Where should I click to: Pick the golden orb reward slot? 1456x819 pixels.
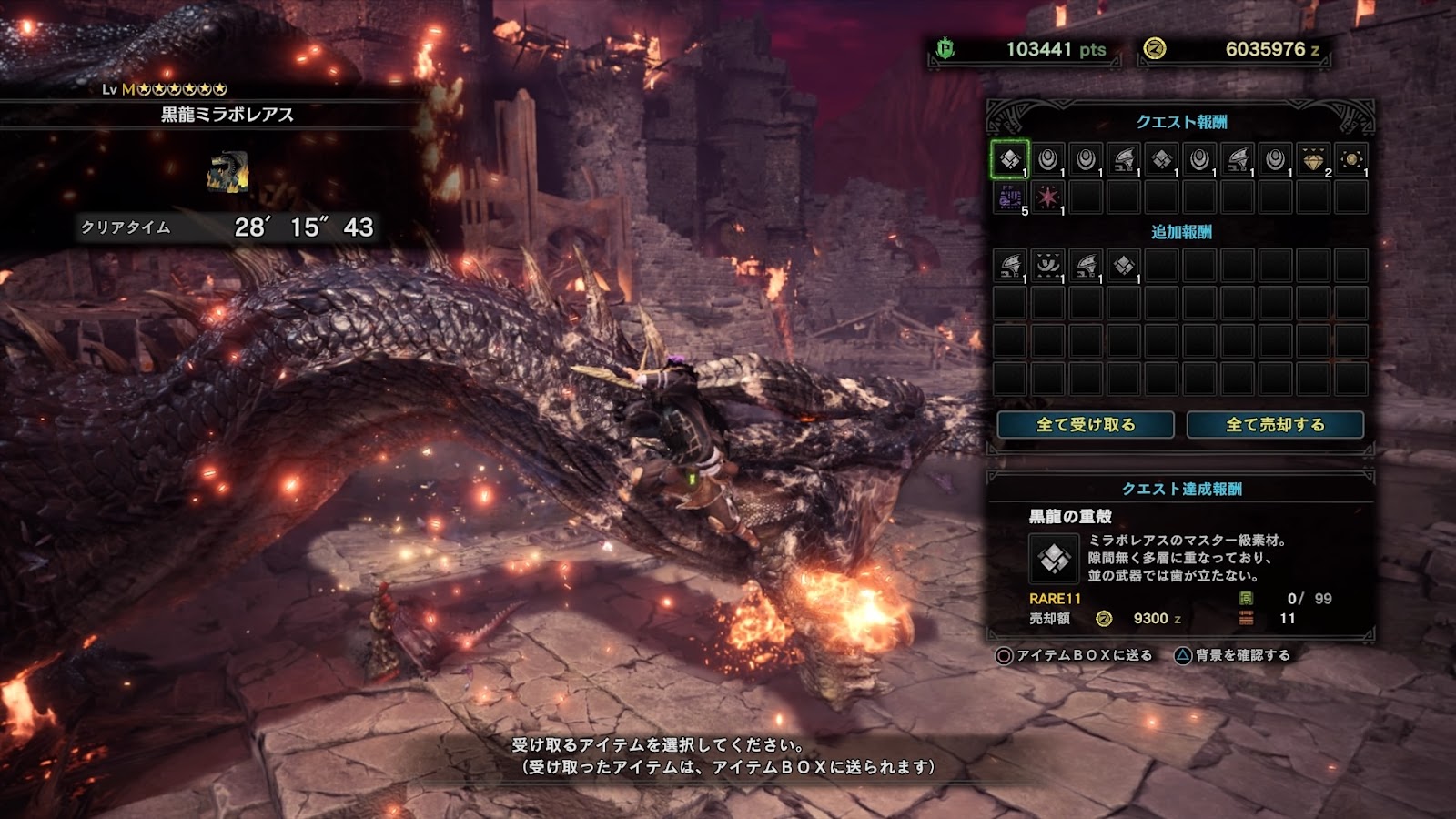pyautogui.click(x=1351, y=160)
